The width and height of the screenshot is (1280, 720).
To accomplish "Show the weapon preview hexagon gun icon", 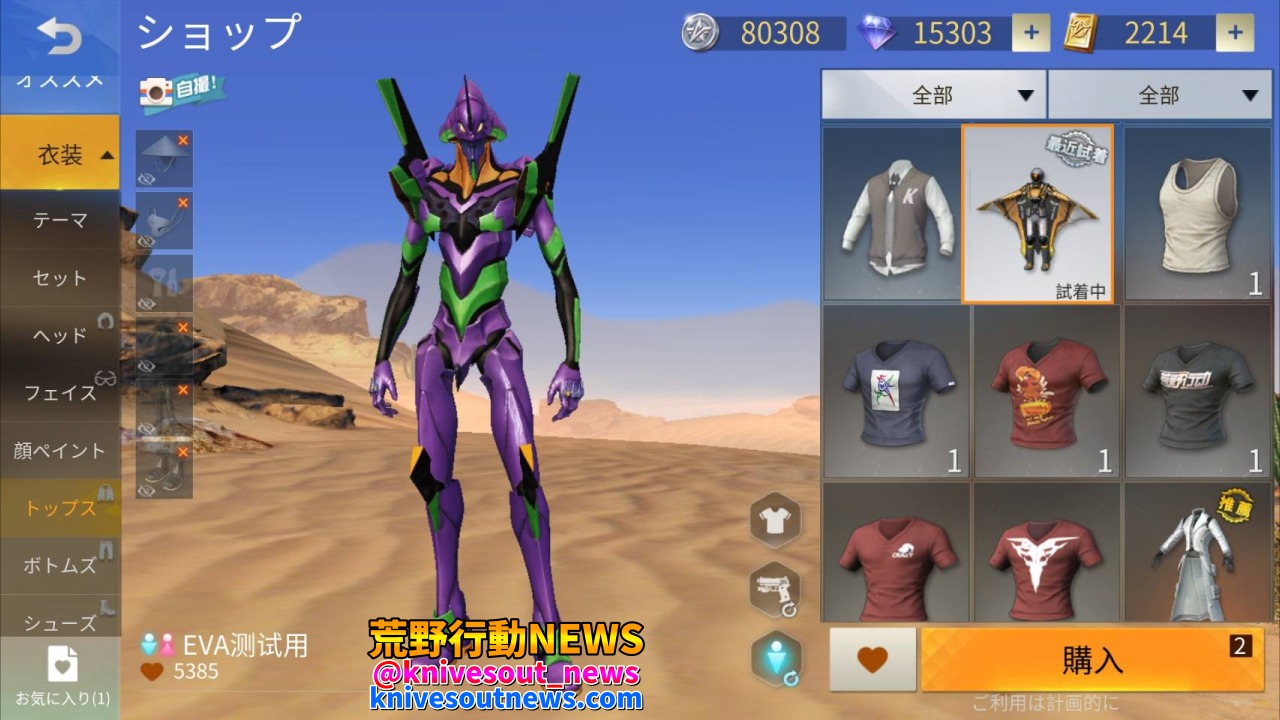I will [774, 590].
